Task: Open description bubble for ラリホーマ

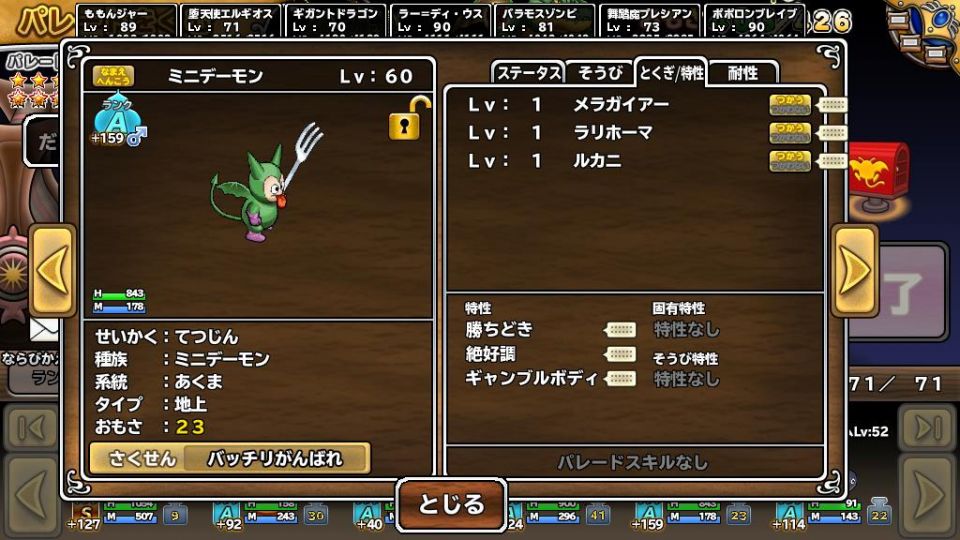Action: coord(832,132)
